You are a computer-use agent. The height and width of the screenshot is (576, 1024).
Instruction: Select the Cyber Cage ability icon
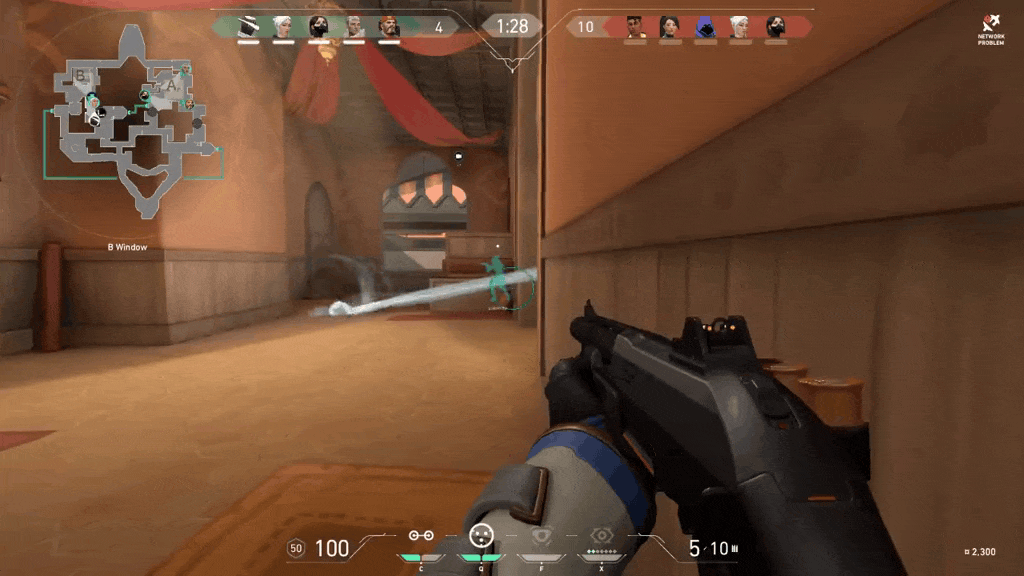pos(481,536)
